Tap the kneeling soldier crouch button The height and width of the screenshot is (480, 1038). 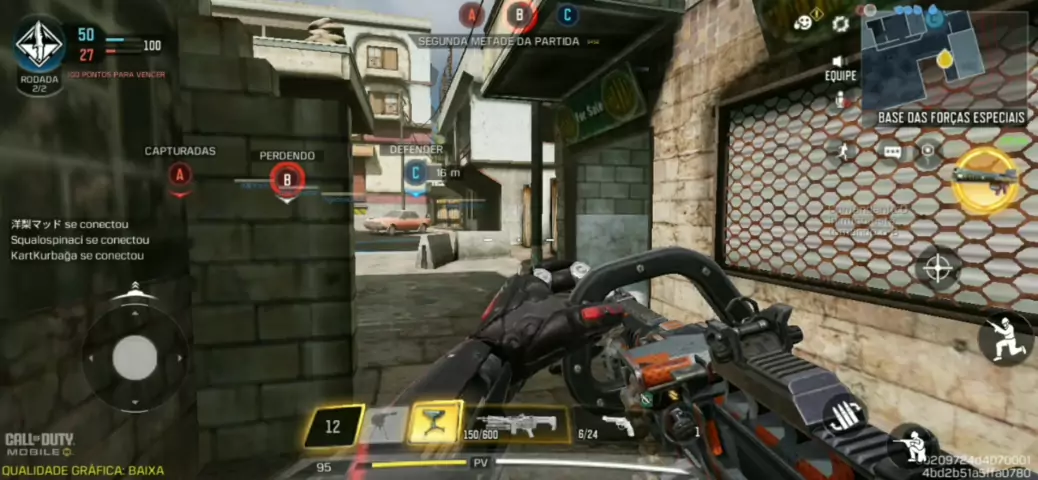[x=1005, y=337]
